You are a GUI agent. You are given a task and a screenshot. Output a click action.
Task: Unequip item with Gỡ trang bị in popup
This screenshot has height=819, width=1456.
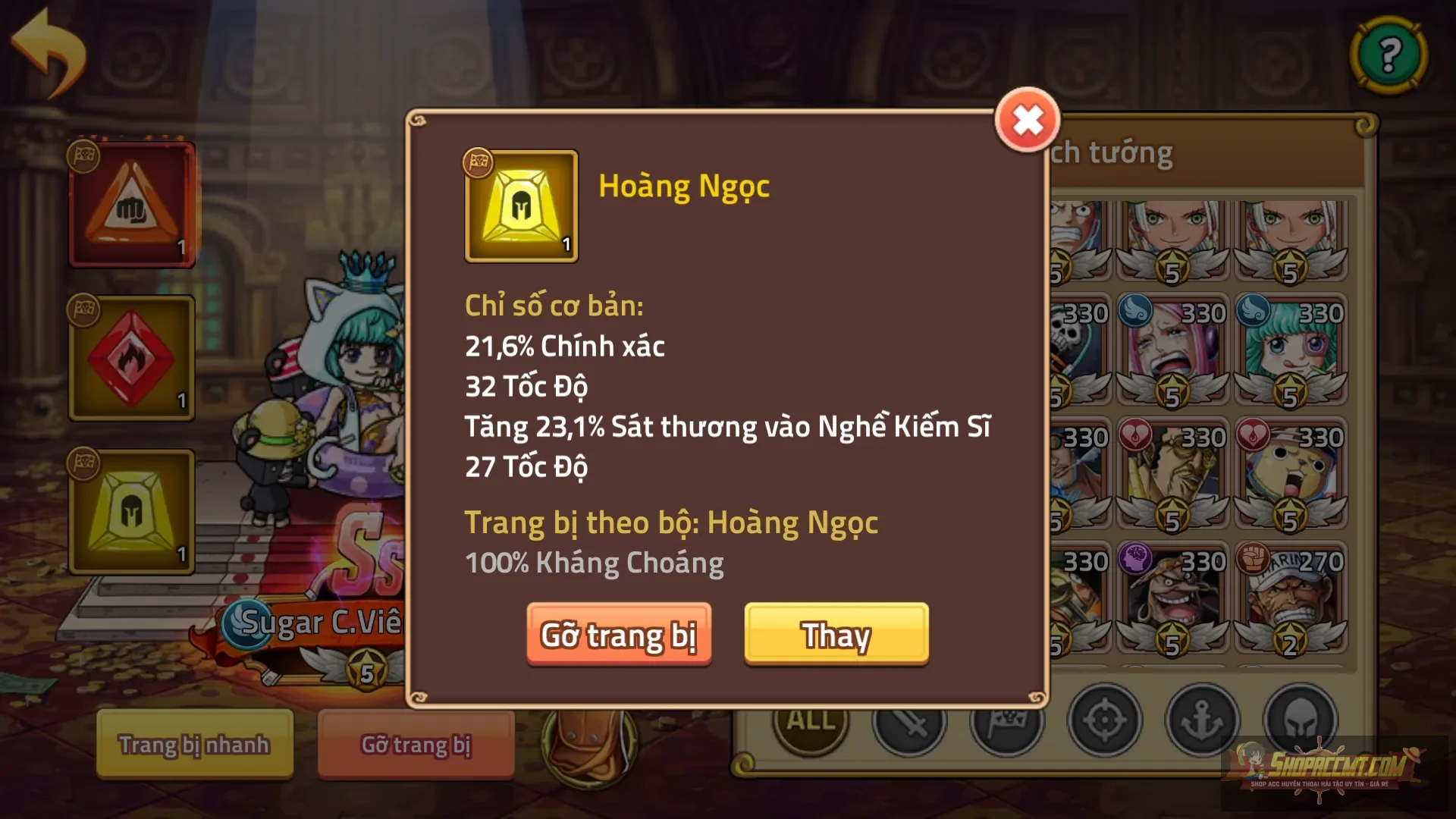click(619, 635)
